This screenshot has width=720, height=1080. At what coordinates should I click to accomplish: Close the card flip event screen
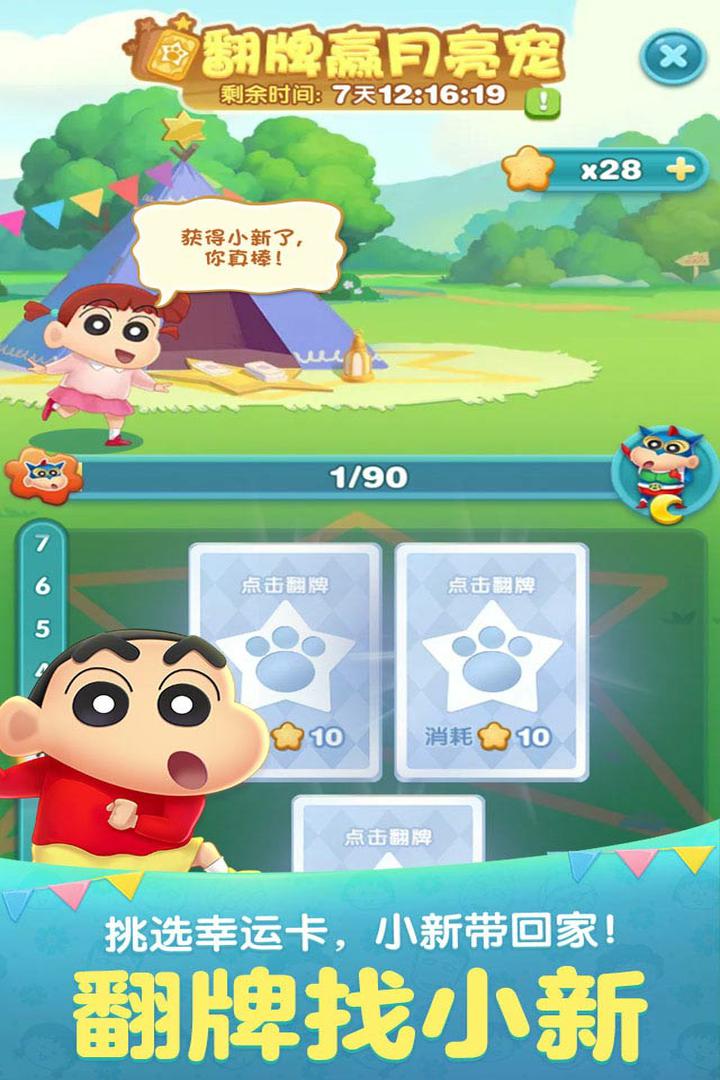(x=673, y=56)
